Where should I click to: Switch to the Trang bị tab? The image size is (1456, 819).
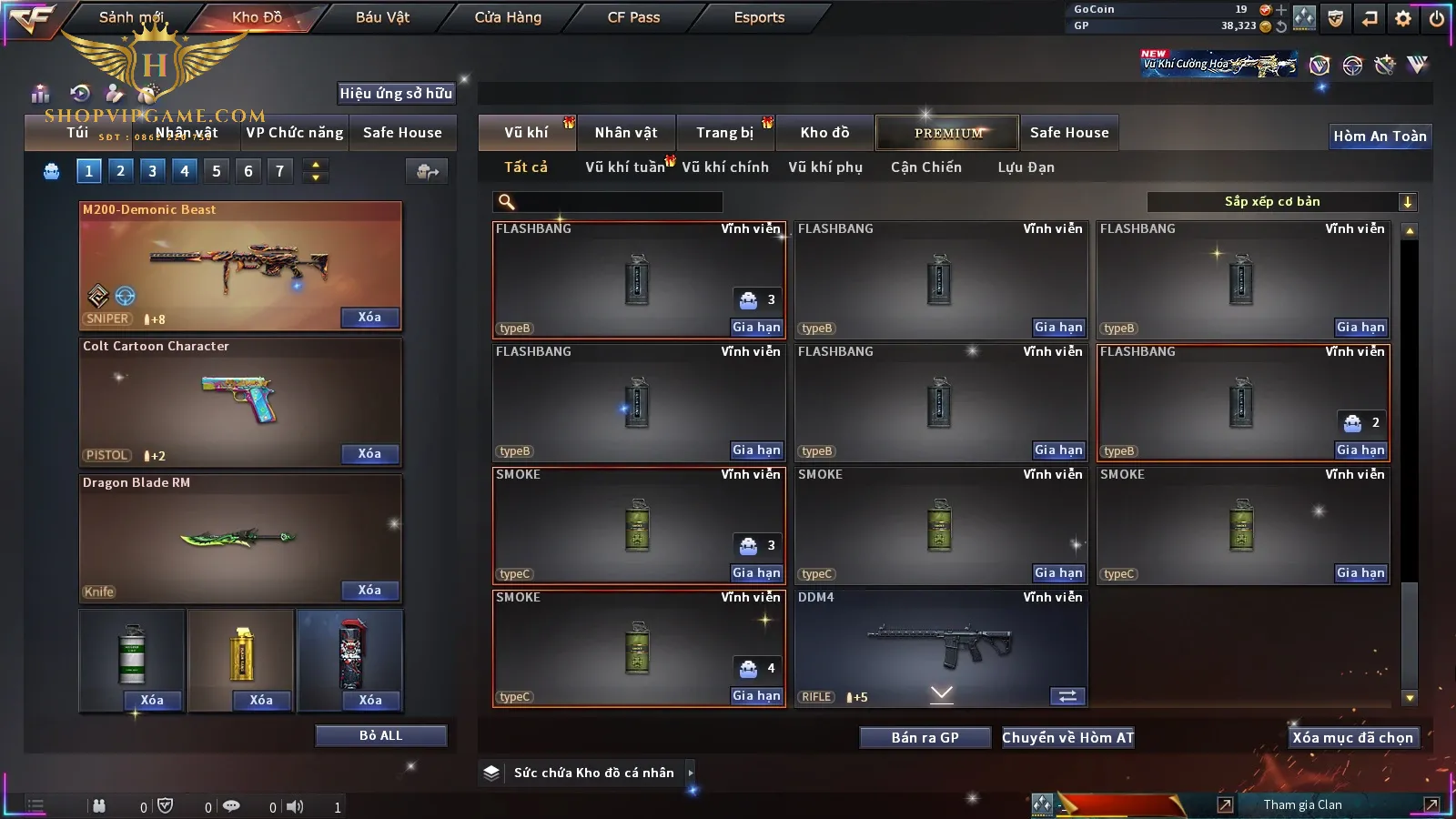coord(724,133)
